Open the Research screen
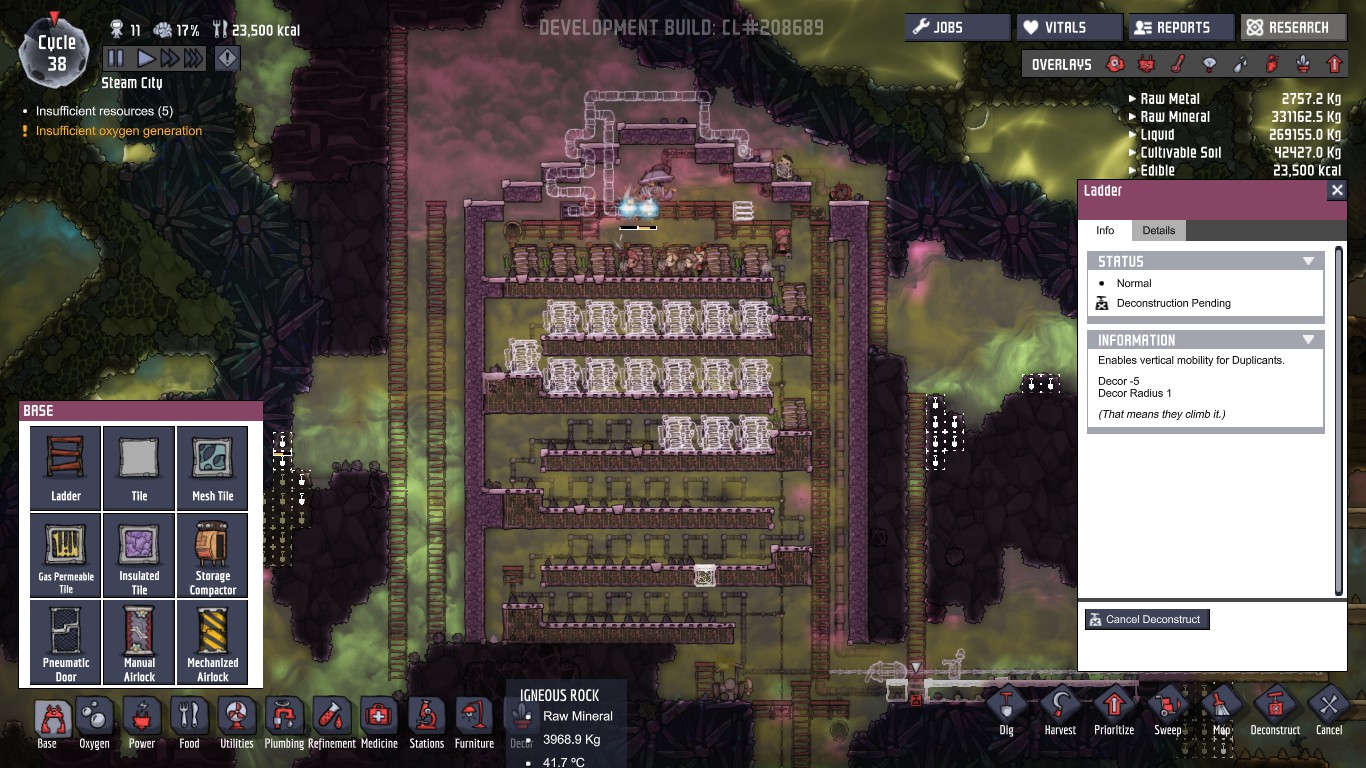The image size is (1366, 768). (x=1293, y=28)
